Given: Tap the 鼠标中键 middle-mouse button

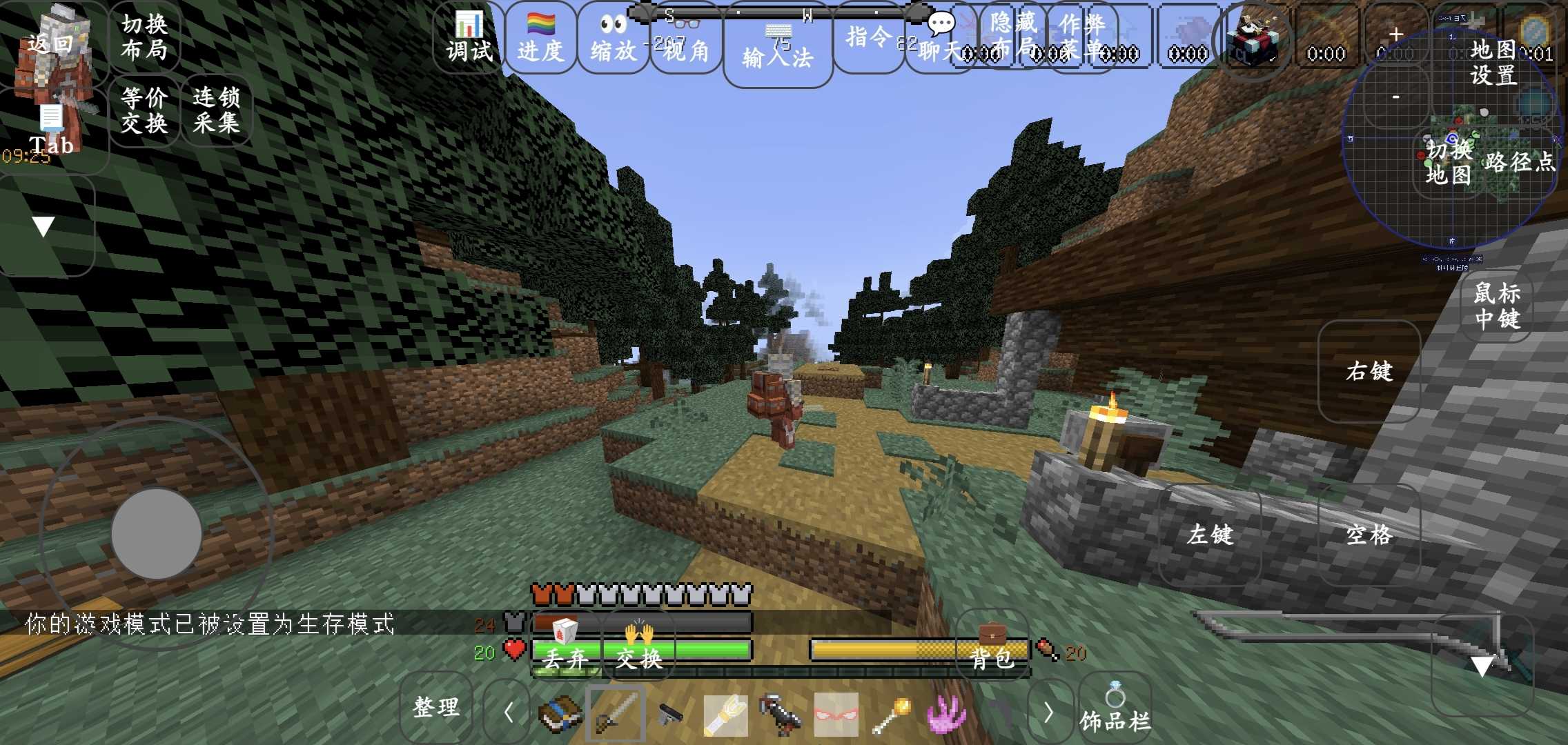Looking at the screenshot, I should coord(1497,306).
